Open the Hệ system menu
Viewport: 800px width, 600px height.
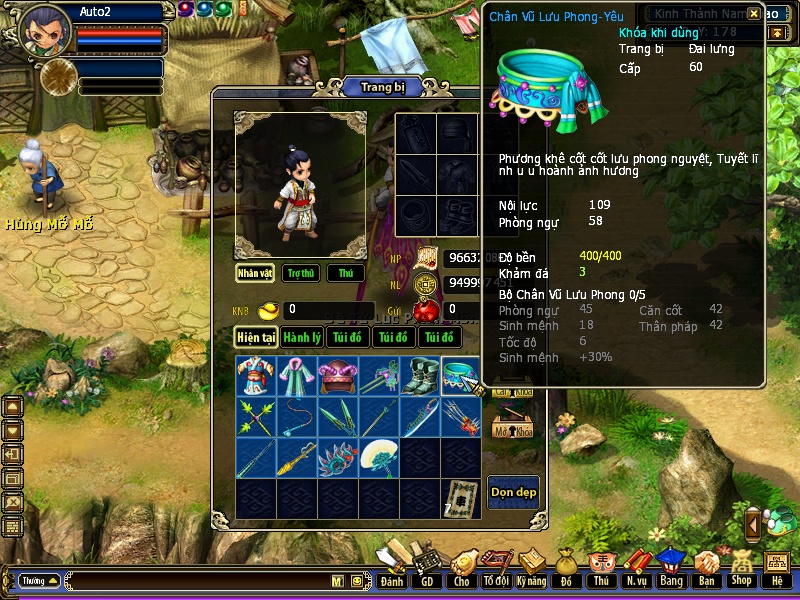click(776, 568)
